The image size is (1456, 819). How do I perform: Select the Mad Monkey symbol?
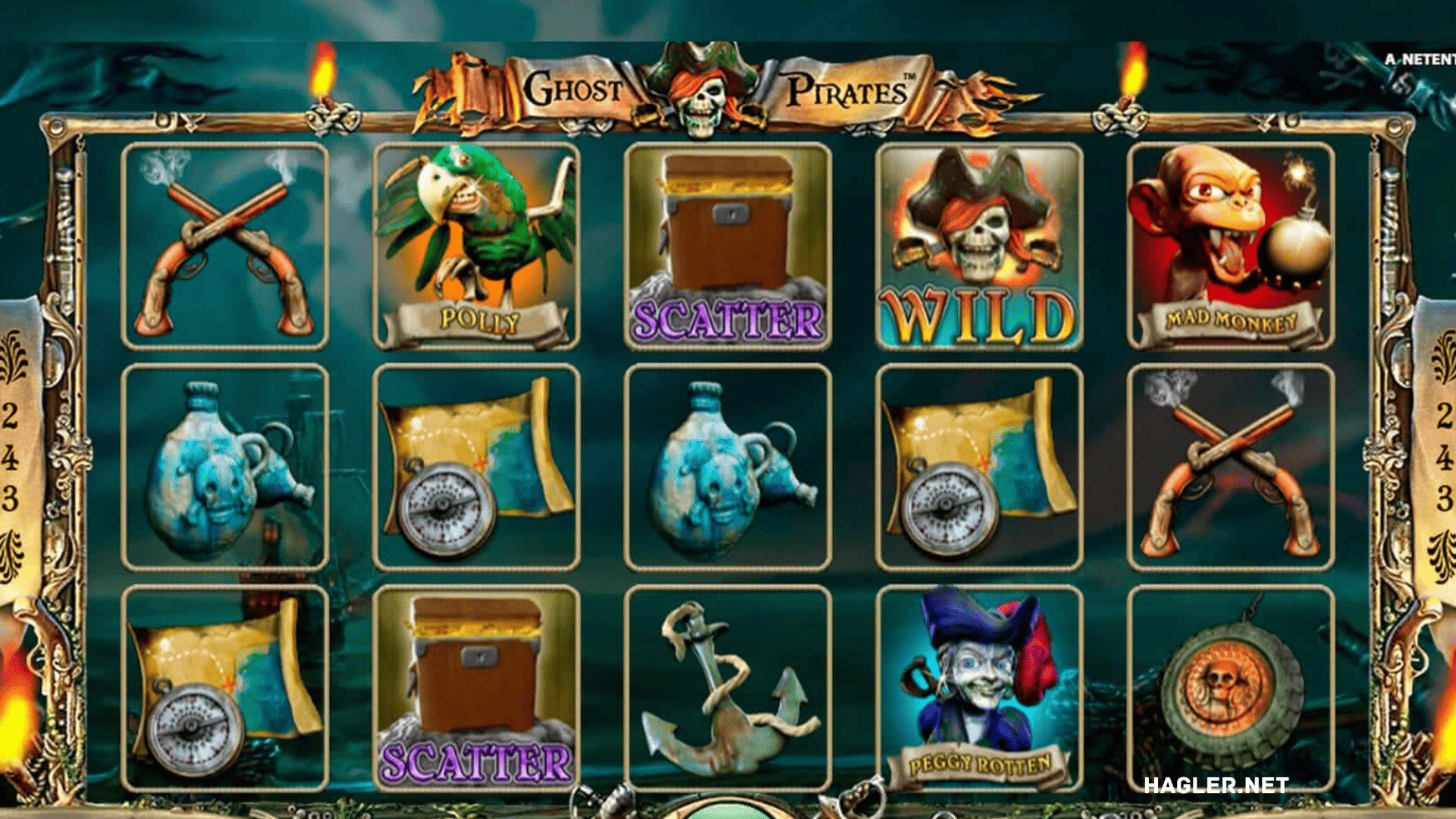(x=1228, y=243)
